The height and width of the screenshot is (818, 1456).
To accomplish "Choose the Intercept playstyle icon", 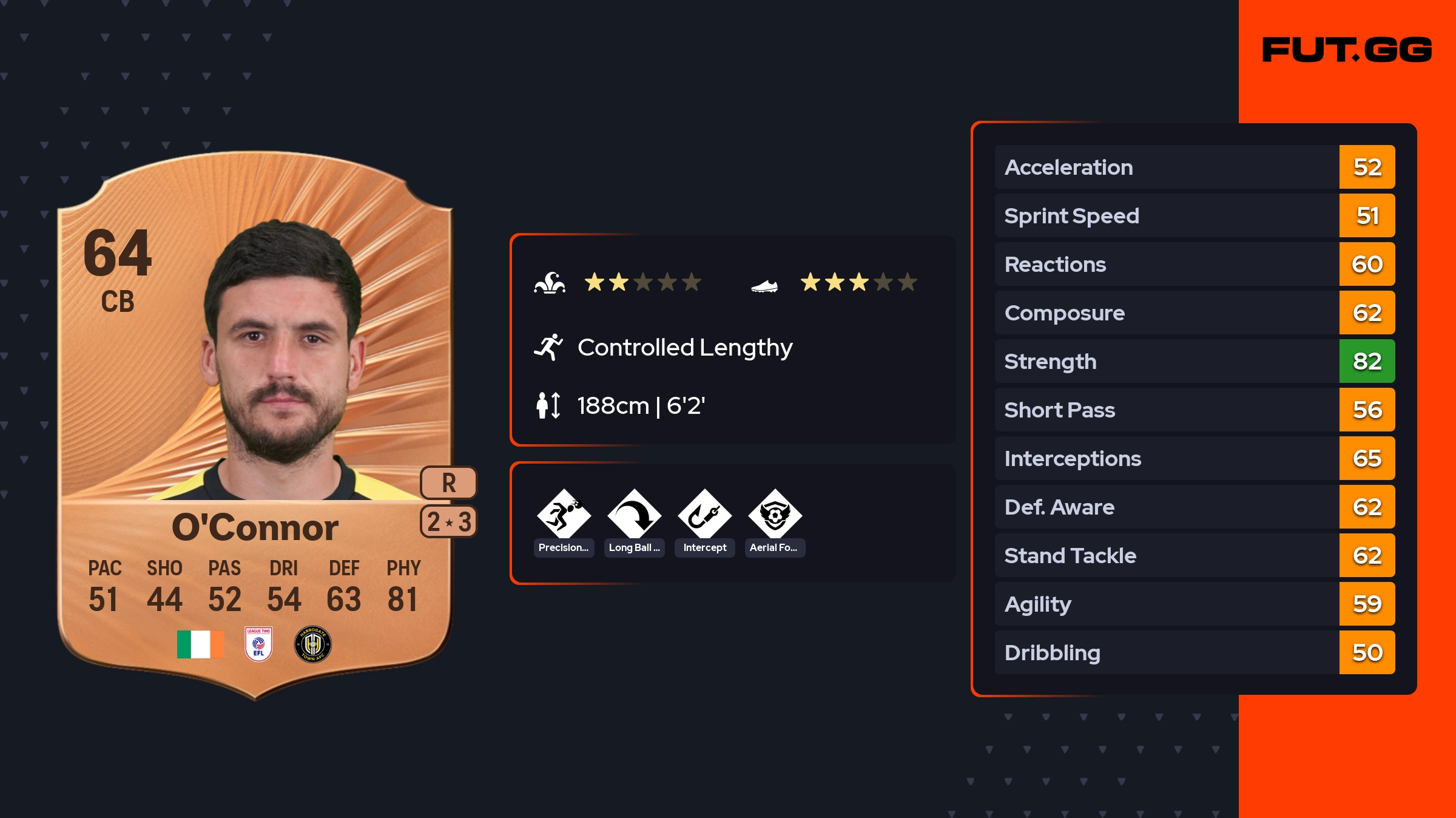I will (704, 515).
